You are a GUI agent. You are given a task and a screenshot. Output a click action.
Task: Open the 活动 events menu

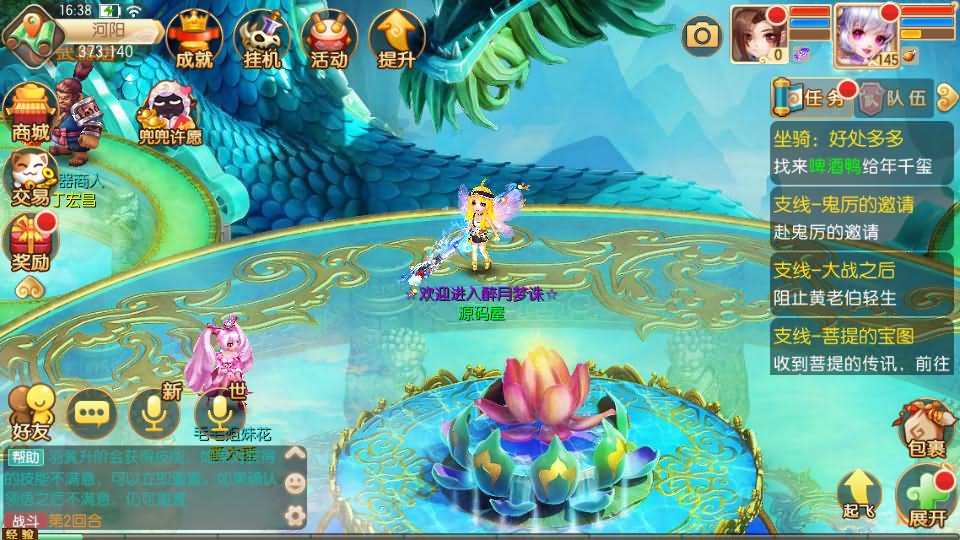(x=328, y=42)
